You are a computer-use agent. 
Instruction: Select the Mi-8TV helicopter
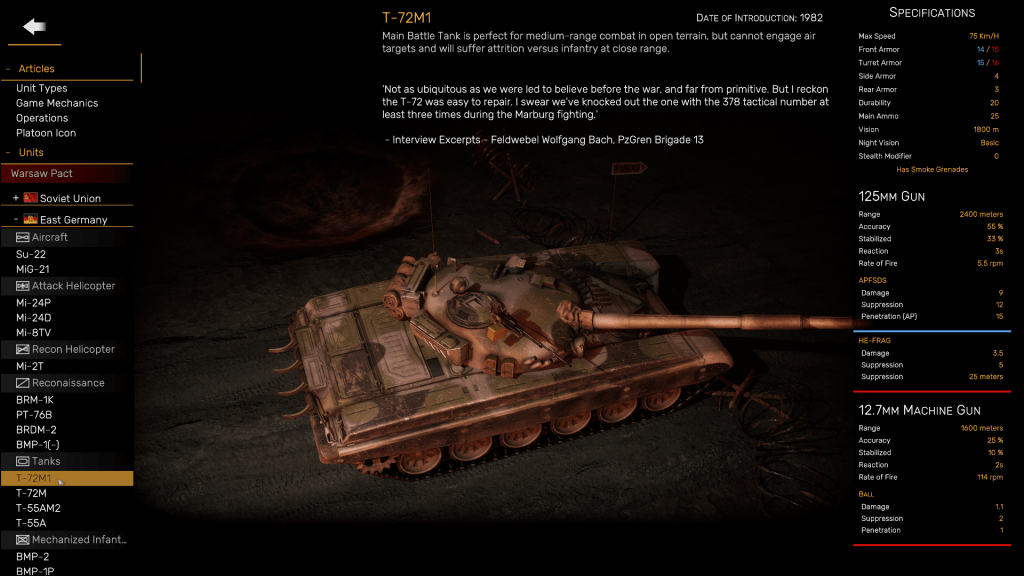(x=35, y=333)
